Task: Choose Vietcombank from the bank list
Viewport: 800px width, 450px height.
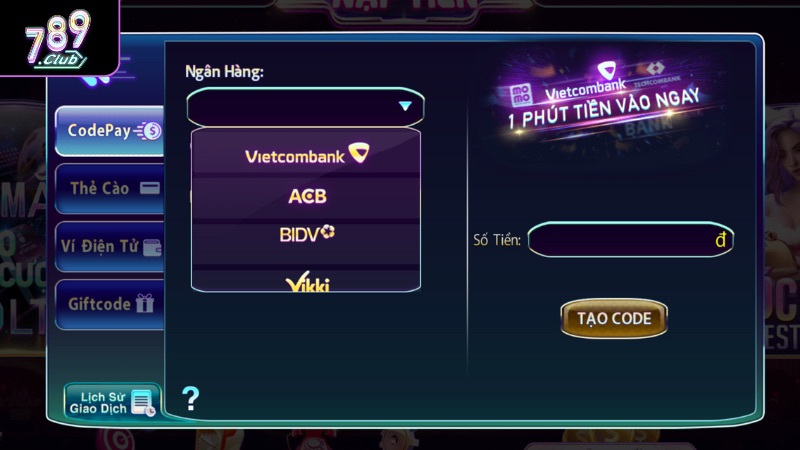Action: click(306, 155)
